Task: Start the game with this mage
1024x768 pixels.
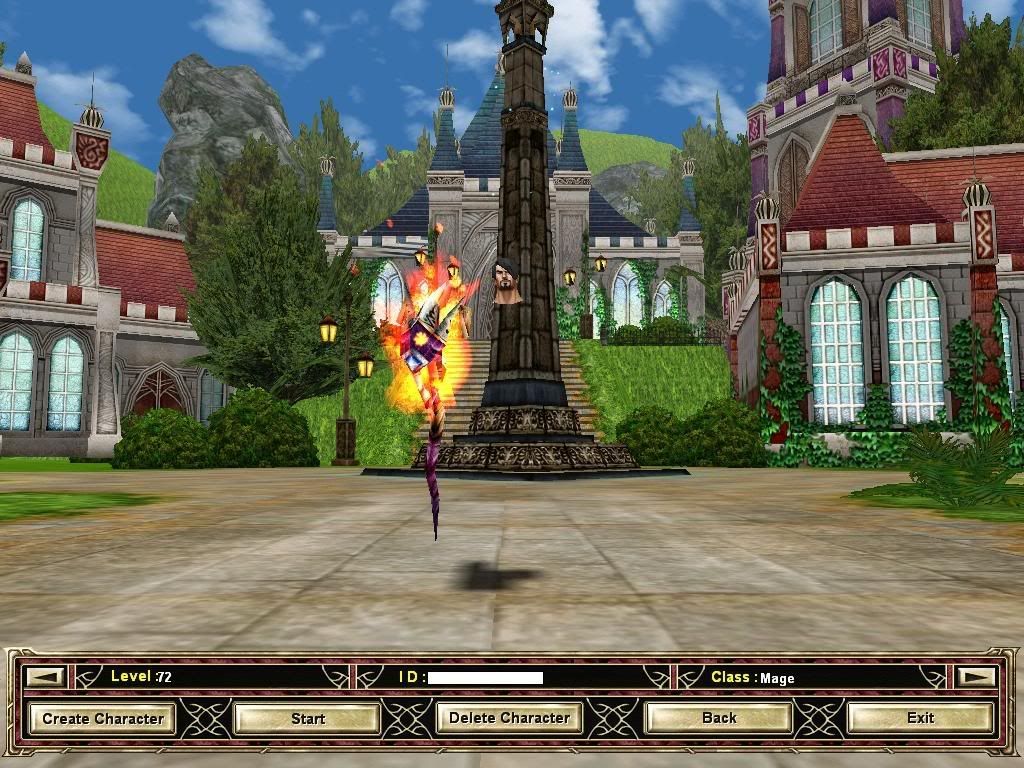Action: 308,718
